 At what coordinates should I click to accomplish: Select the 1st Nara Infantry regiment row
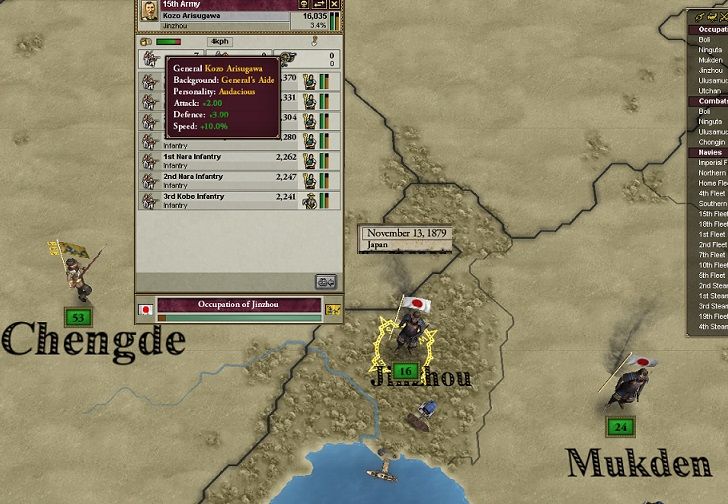click(x=240, y=160)
